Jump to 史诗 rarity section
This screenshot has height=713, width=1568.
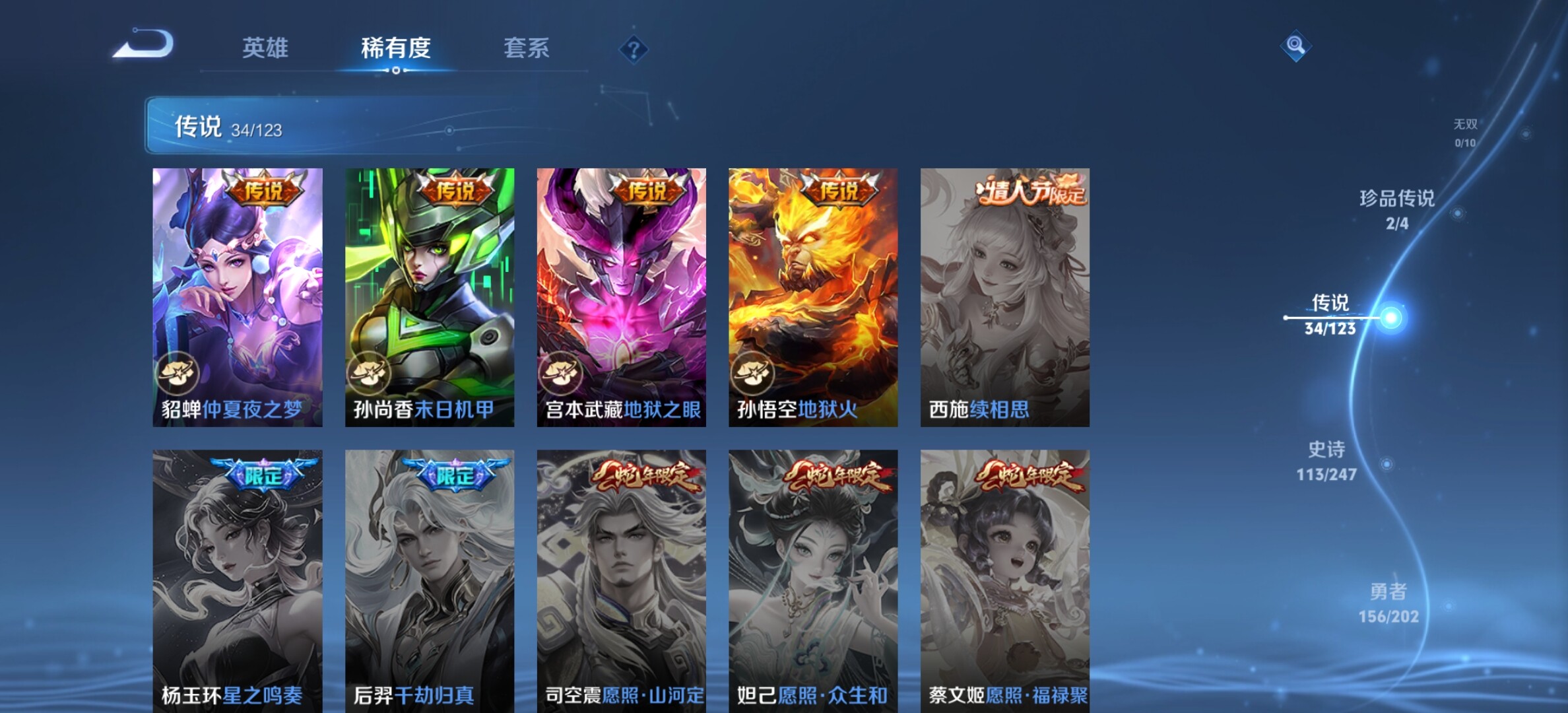pos(1326,461)
